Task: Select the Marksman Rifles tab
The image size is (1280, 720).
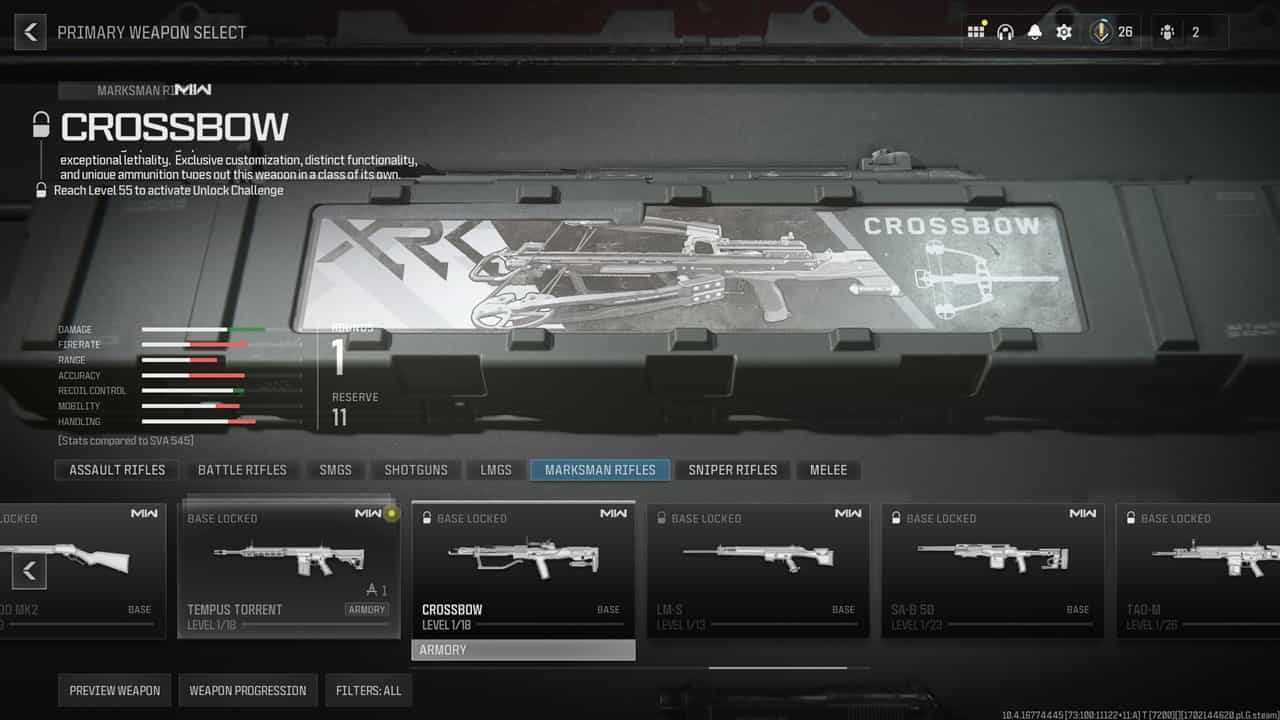Action: click(600, 470)
